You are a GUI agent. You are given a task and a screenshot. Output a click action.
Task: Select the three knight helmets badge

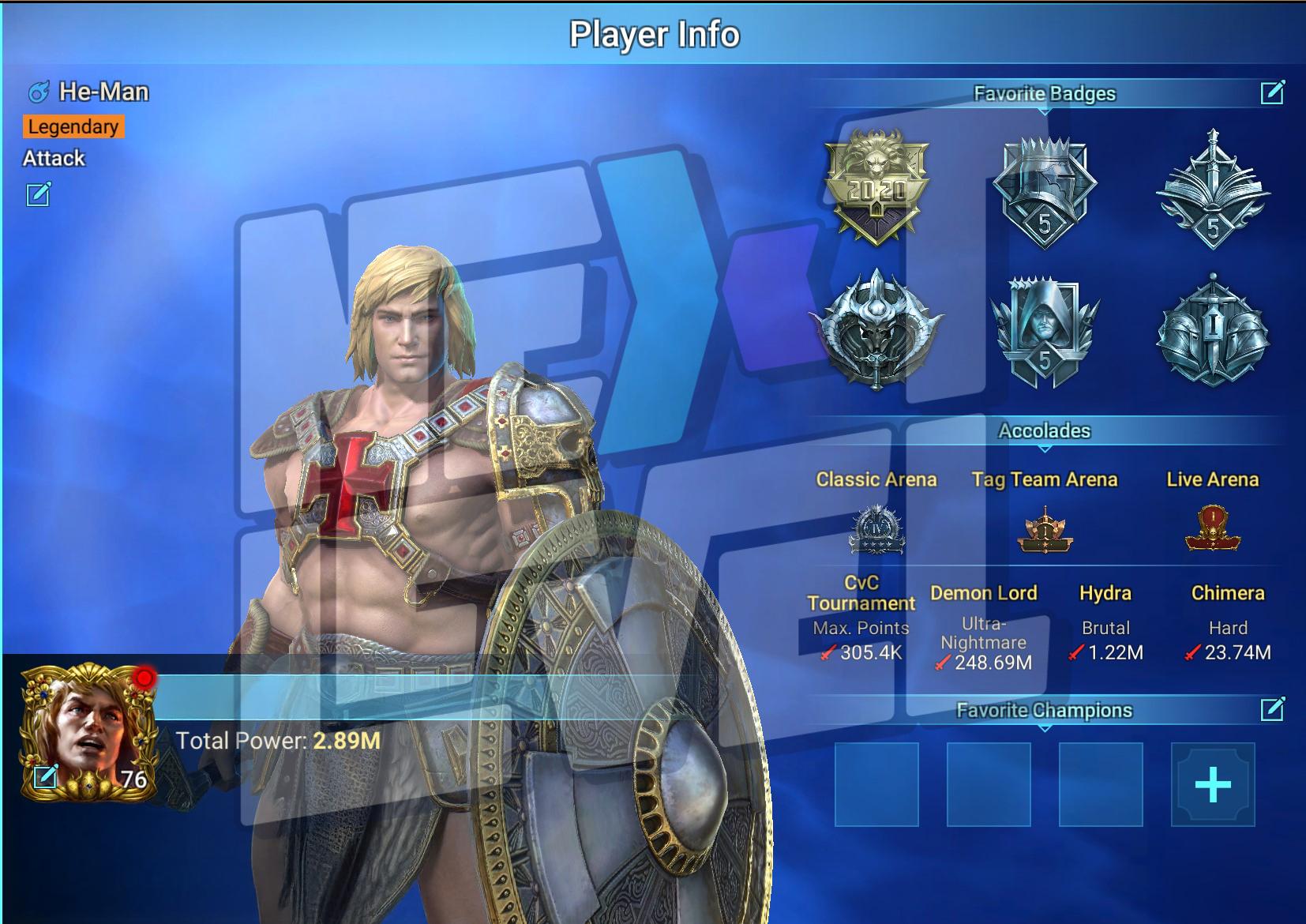pyautogui.click(x=1212, y=332)
